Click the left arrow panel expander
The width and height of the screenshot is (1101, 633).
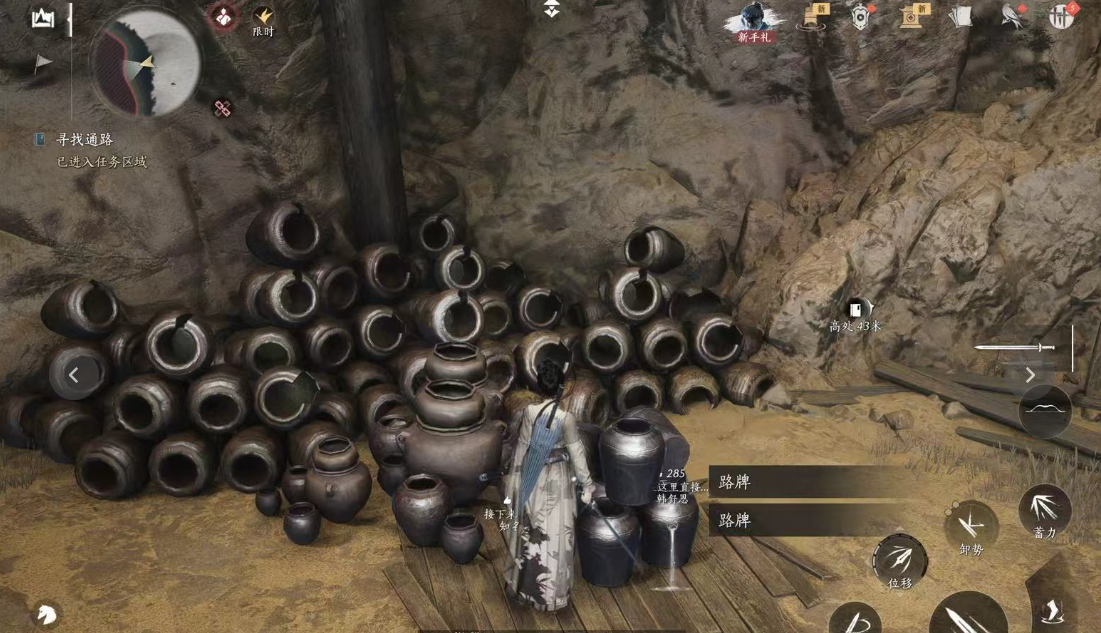[x=76, y=376]
